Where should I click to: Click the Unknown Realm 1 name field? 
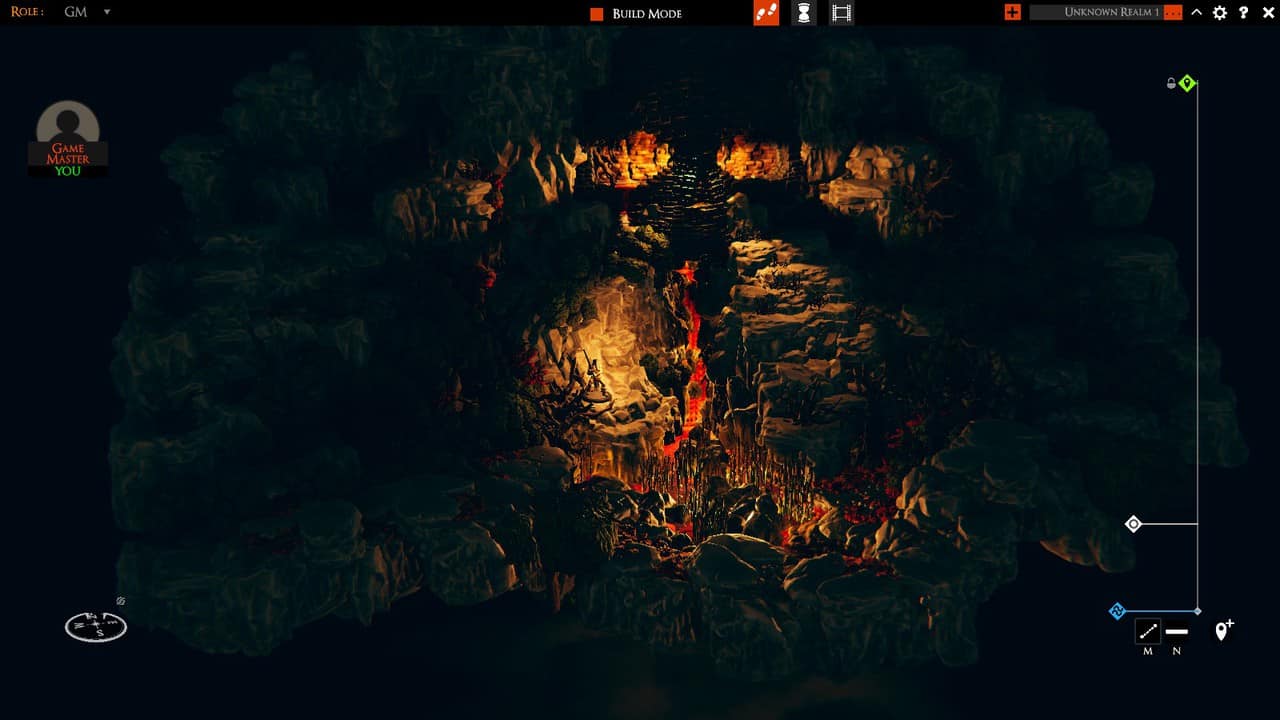click(x=1110, y=13)
